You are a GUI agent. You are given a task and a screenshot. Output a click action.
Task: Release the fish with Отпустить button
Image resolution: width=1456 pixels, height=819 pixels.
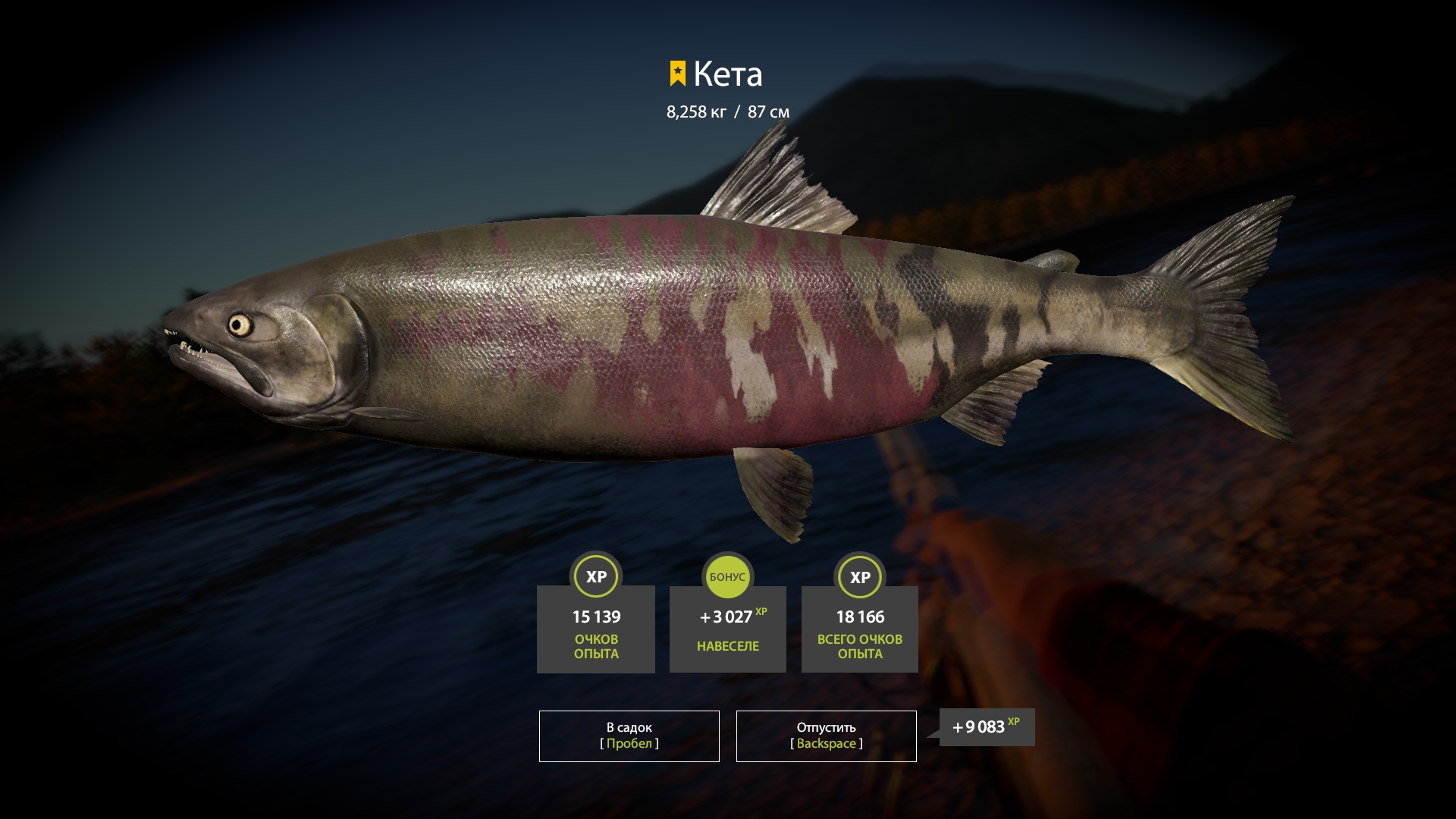tap(826, 736)
